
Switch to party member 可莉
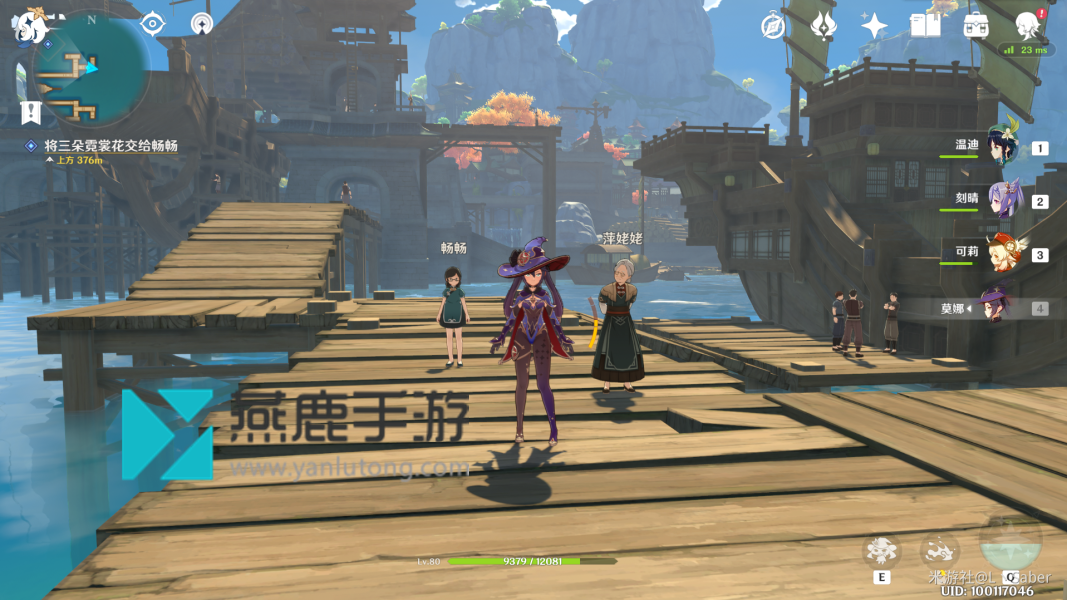(1002, 252)
